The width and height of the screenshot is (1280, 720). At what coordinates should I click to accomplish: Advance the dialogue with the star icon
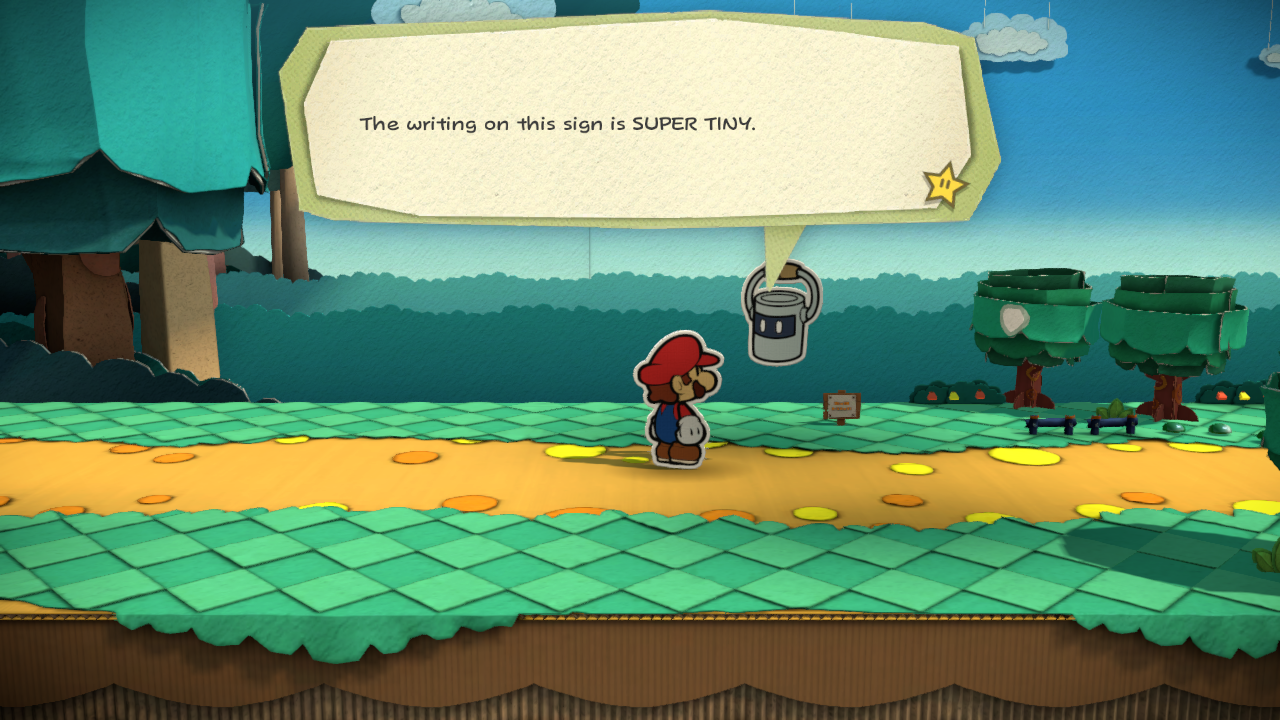click(944, 185)
